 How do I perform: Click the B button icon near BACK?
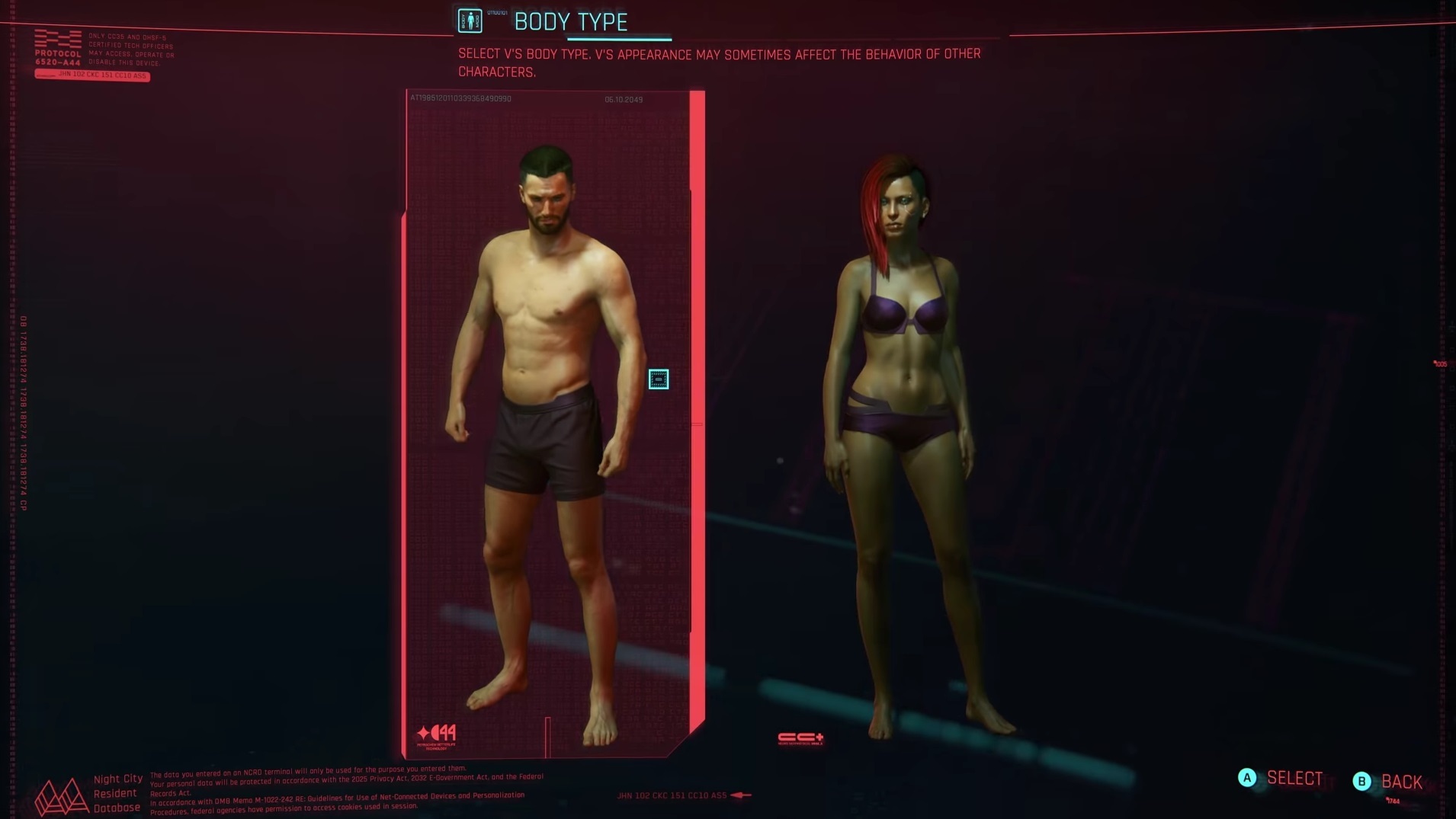tap(1360, 781)
